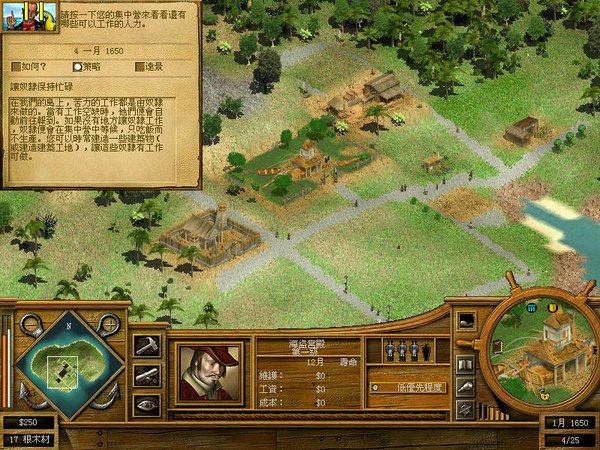Choose the 策略 tutorial option
Viewport: 600px width, 450px height.
[88, 66]
